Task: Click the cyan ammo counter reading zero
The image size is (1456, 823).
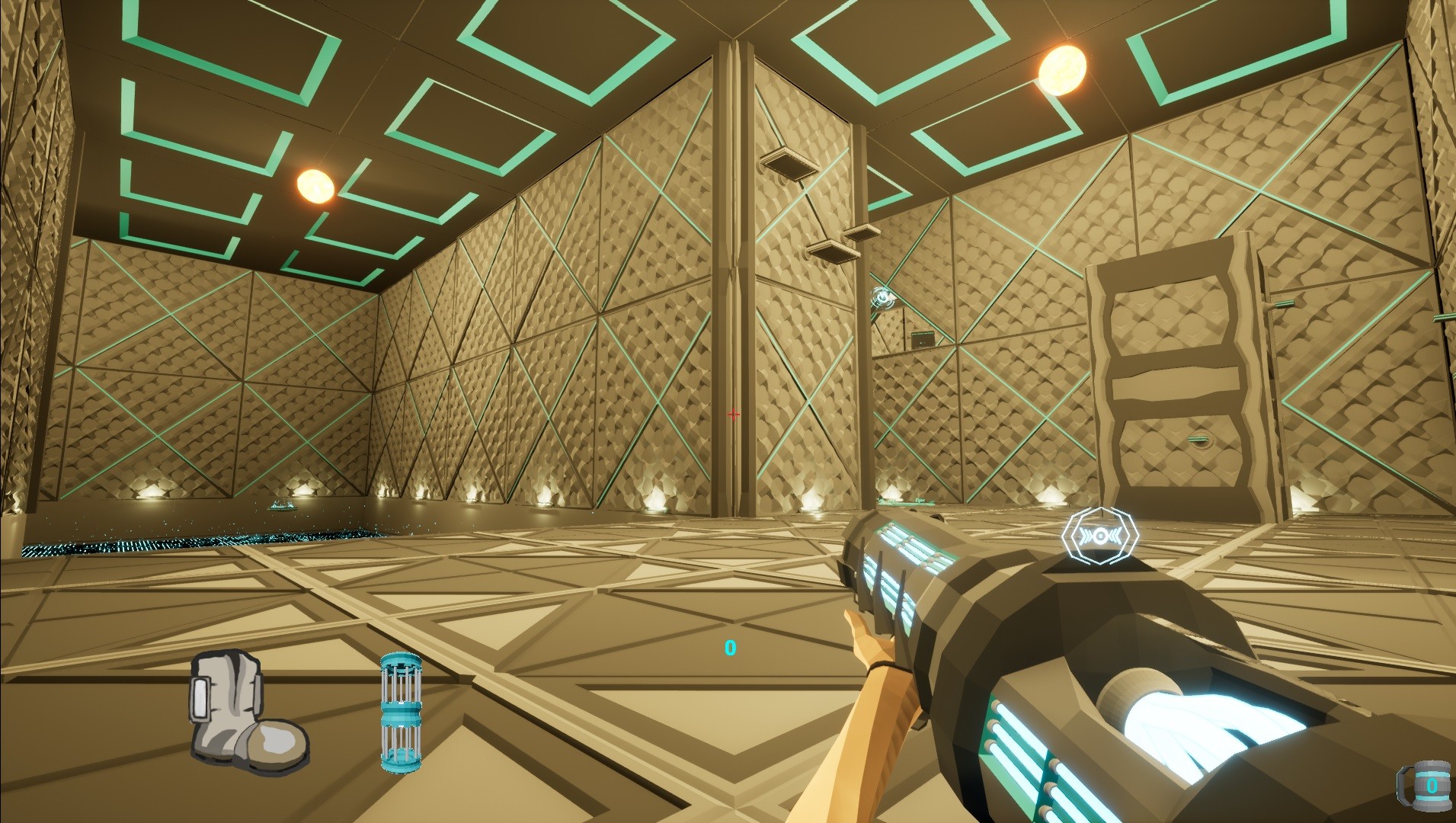Action: pos(729,648)
